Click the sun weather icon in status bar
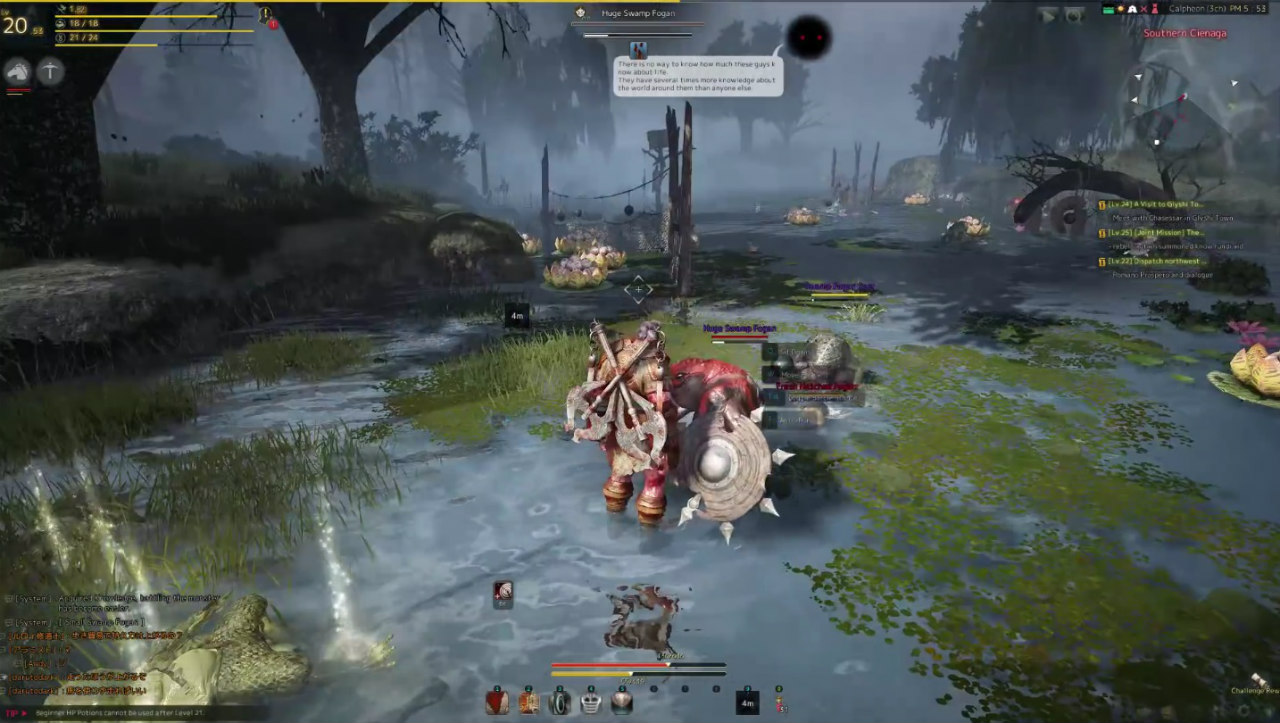 pos(1121,8)
